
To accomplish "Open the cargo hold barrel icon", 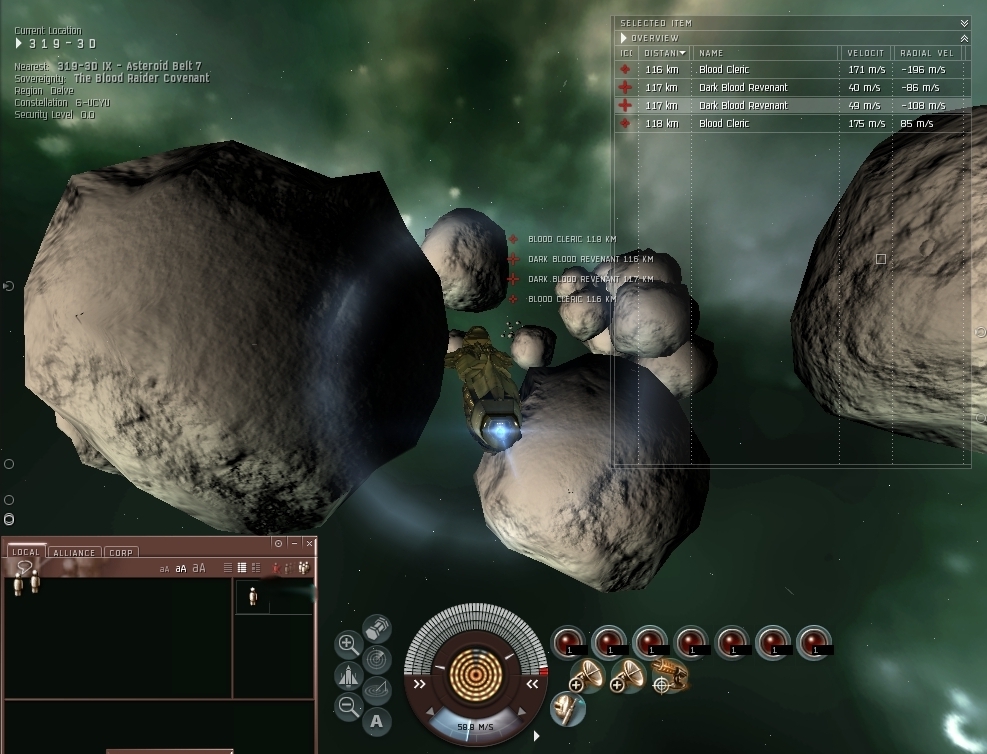I will click(376, 629).
